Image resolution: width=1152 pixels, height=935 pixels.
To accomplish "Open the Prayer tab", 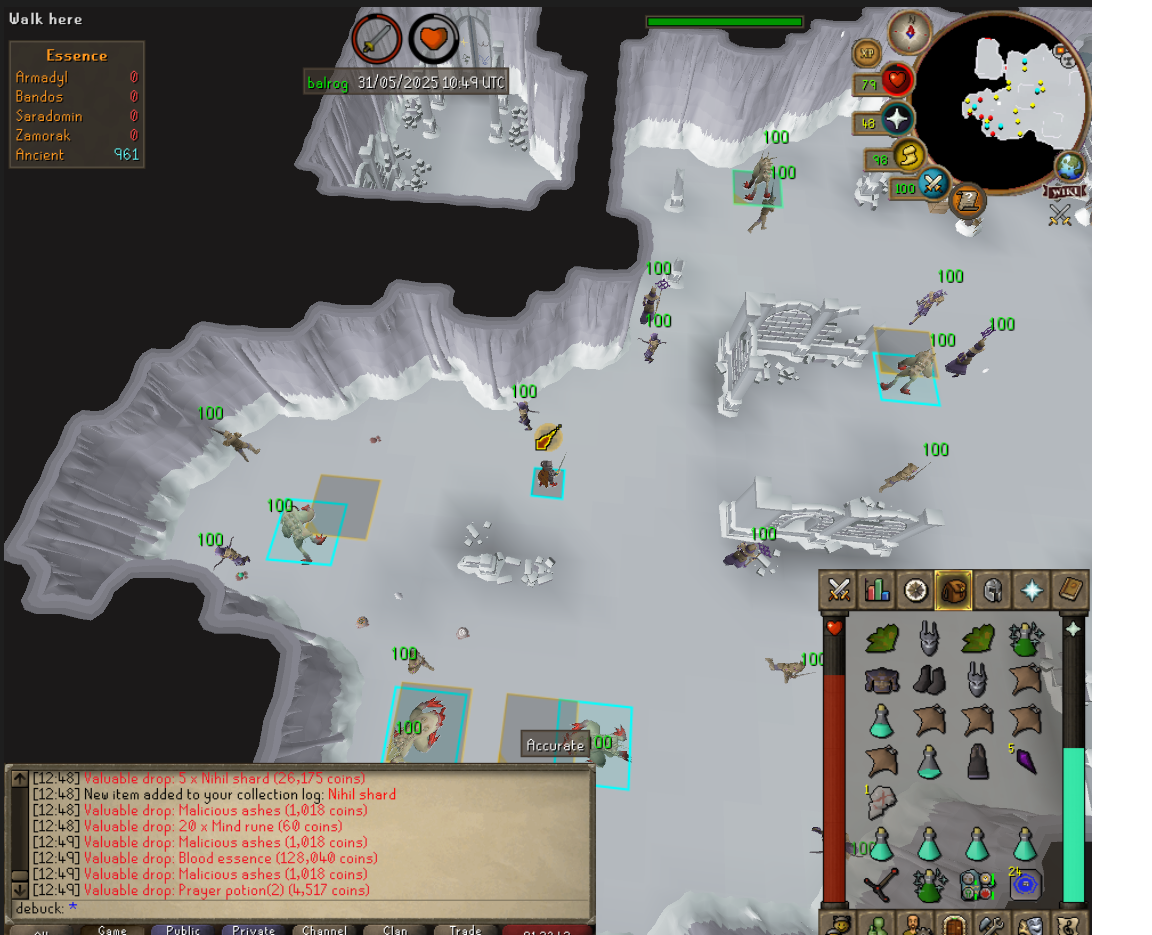I will coord(1031,590).
